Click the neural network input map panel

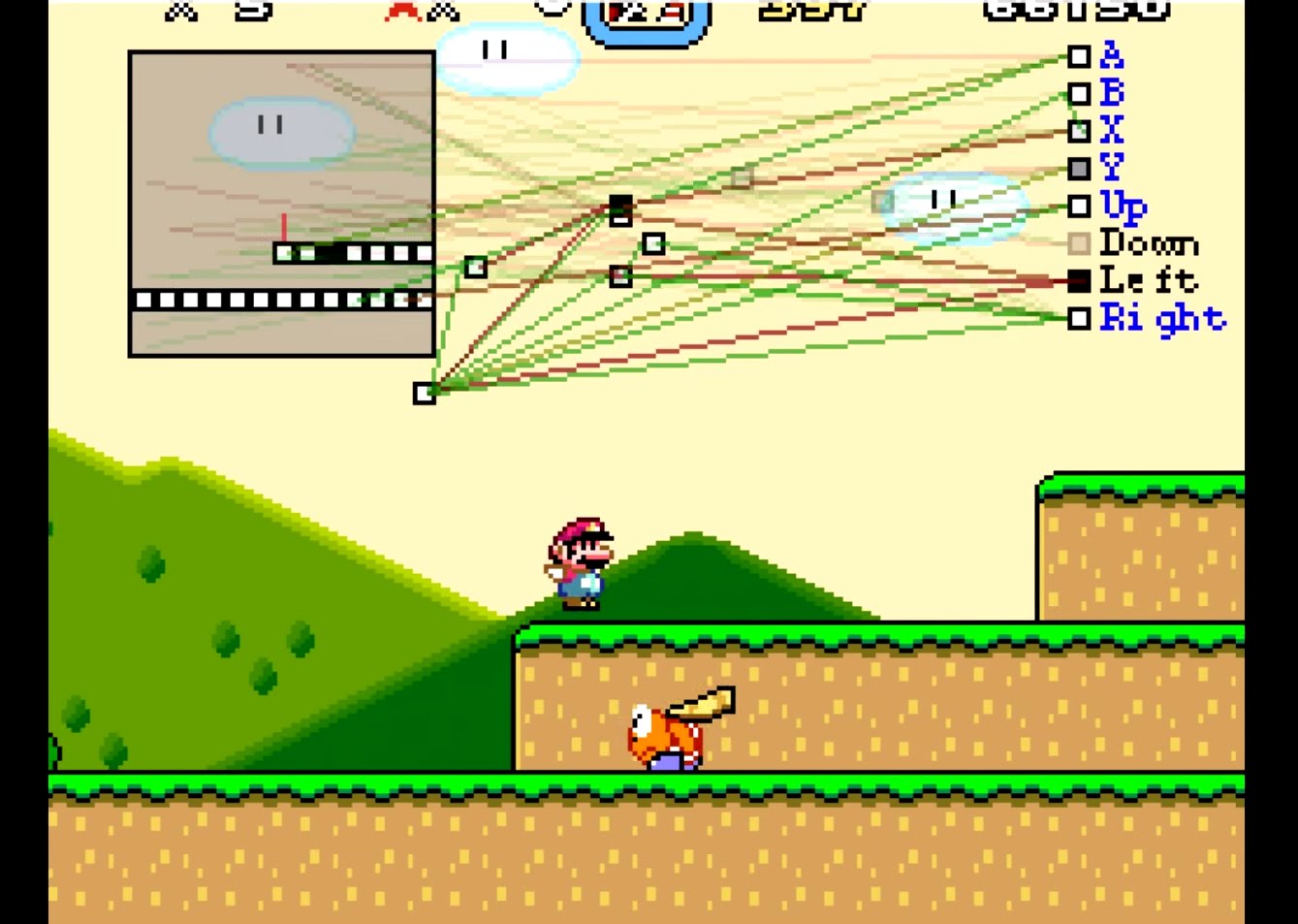[281, 204]
